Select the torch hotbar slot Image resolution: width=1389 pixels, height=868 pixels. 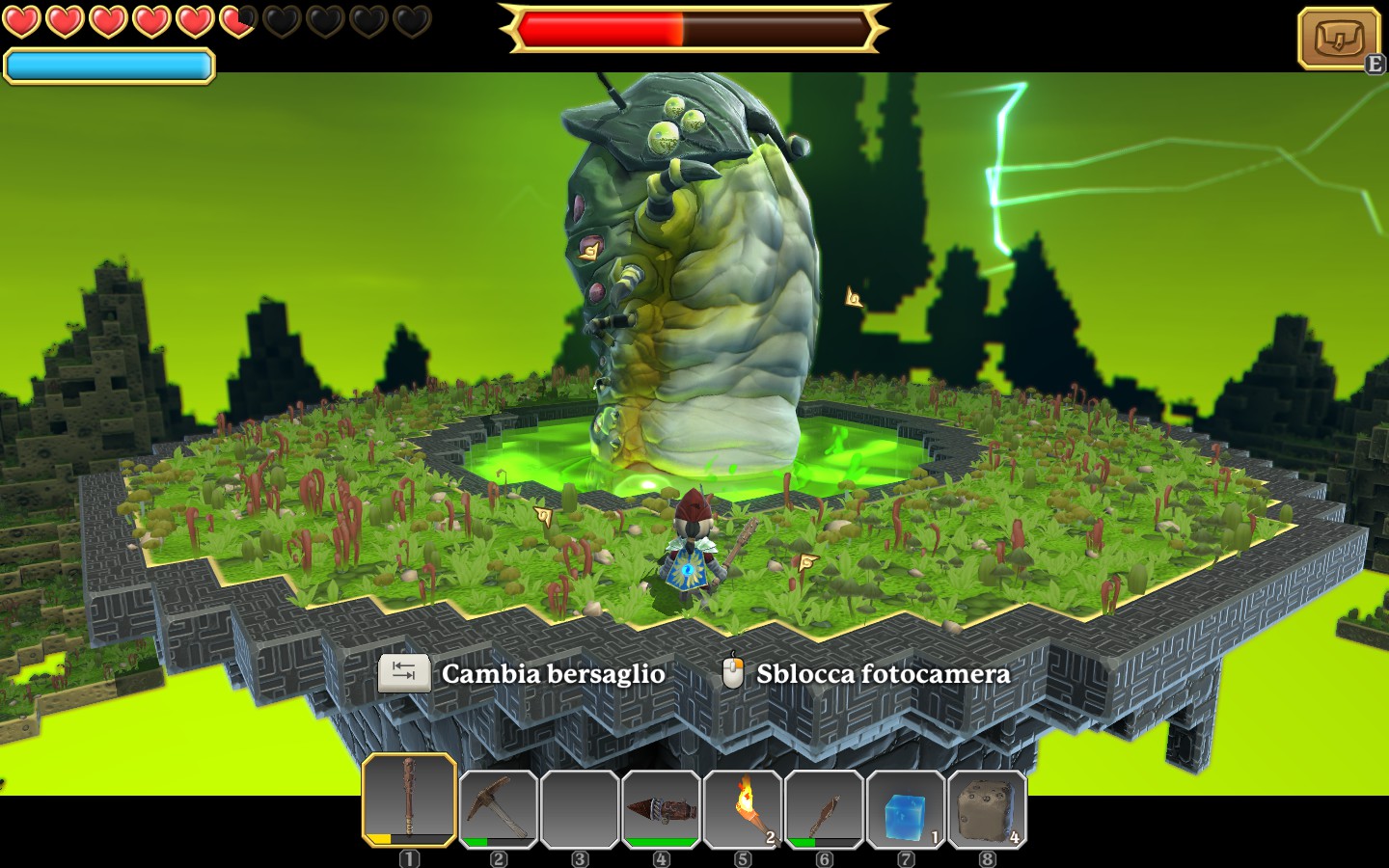coord(743,809)
